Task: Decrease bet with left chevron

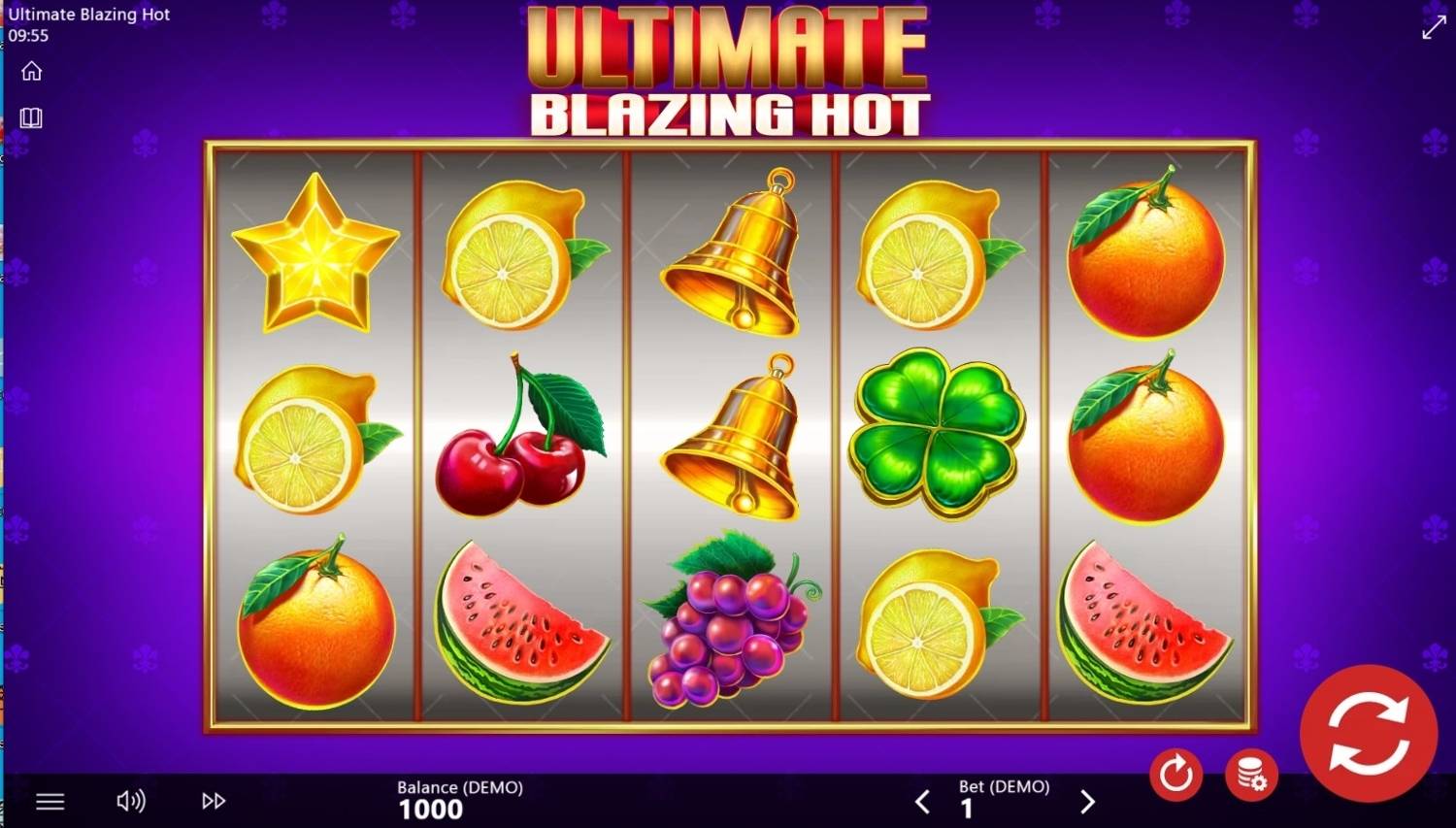Action: [922, 802]
